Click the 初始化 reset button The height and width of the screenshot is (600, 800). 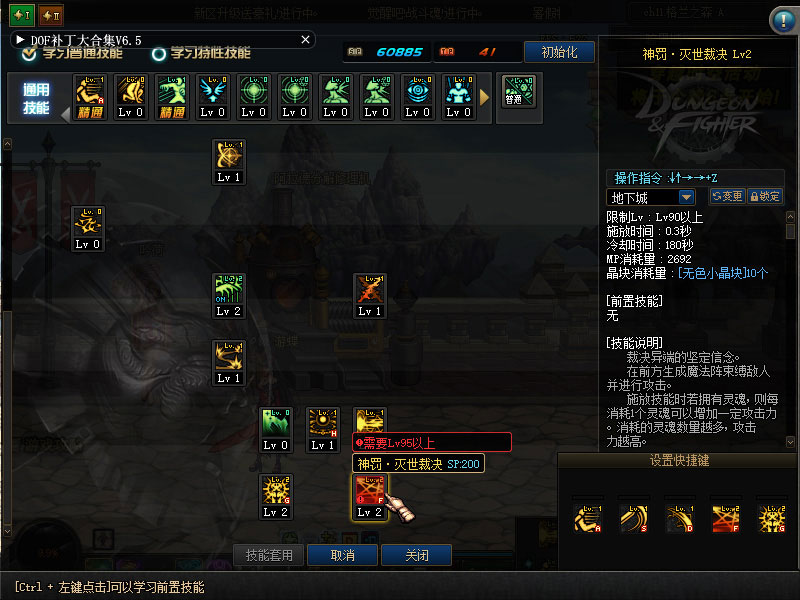[558, 52]
